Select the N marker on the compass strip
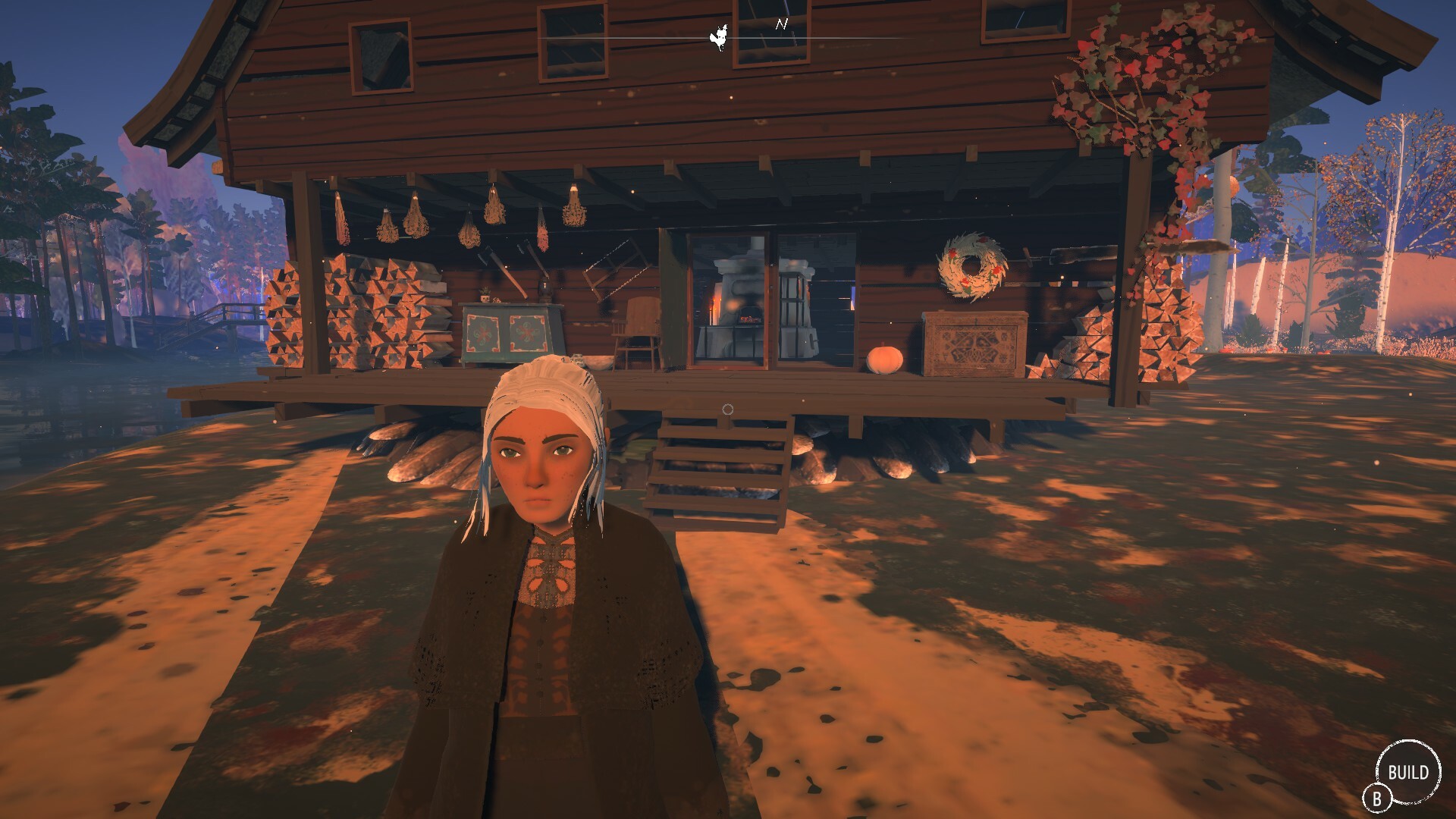The width and height of the screenshot is (1456, 819). [783, 23]
